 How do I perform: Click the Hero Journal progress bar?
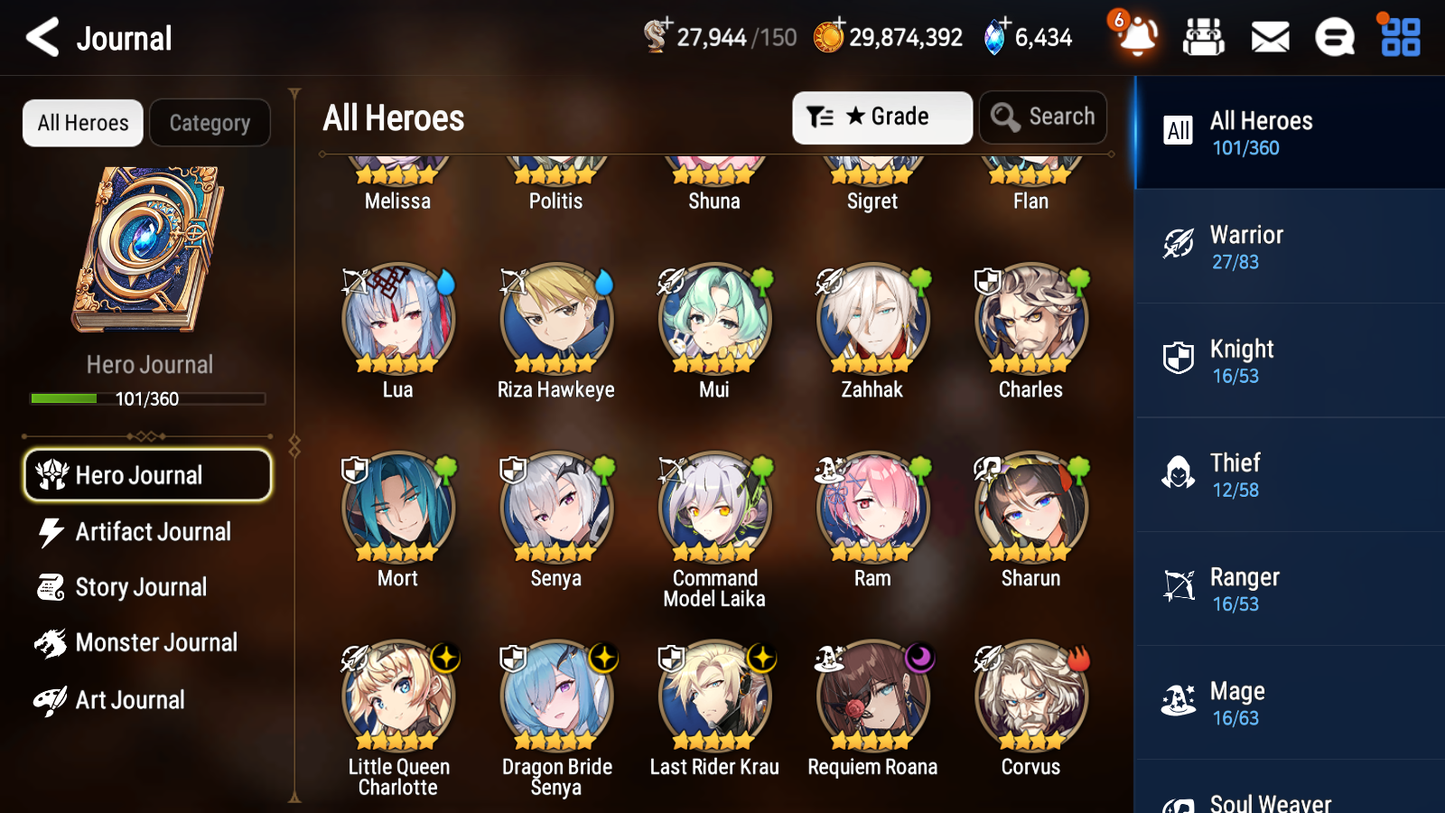click(x=149, y=398)
